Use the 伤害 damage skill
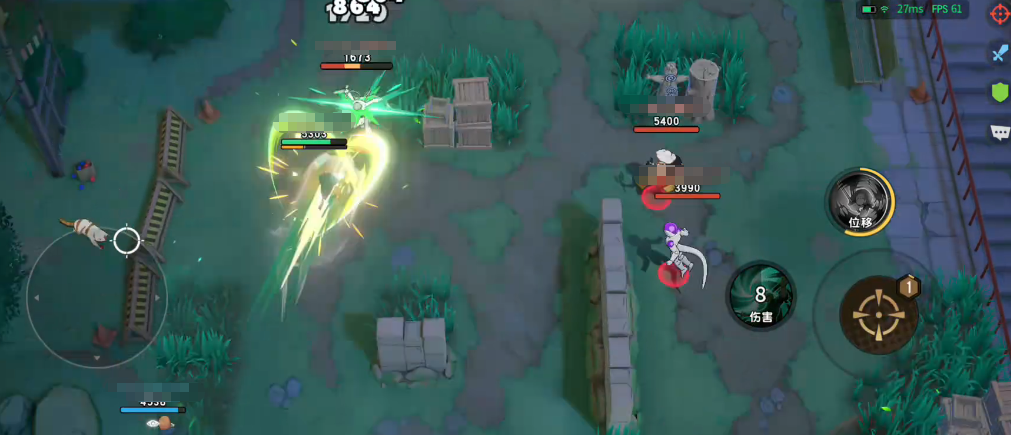Viewport: 1011px width, 435px height. tap(761, 296)
